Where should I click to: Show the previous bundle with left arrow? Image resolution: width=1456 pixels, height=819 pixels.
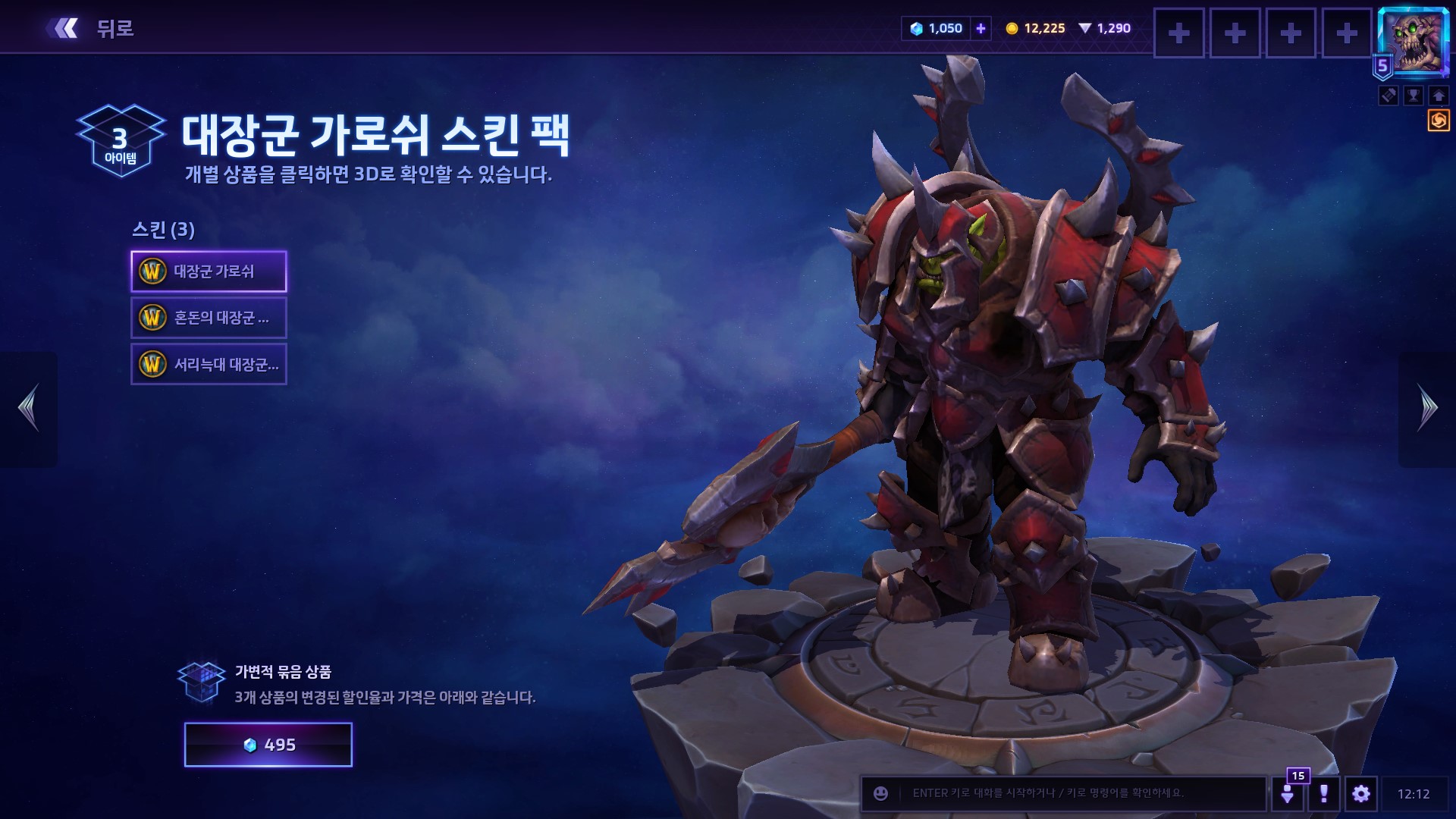pos(29,408)
